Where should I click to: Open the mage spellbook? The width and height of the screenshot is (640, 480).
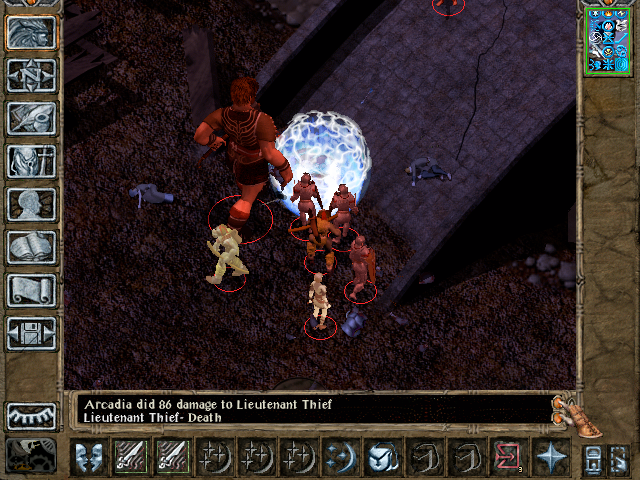click(32, 247)
